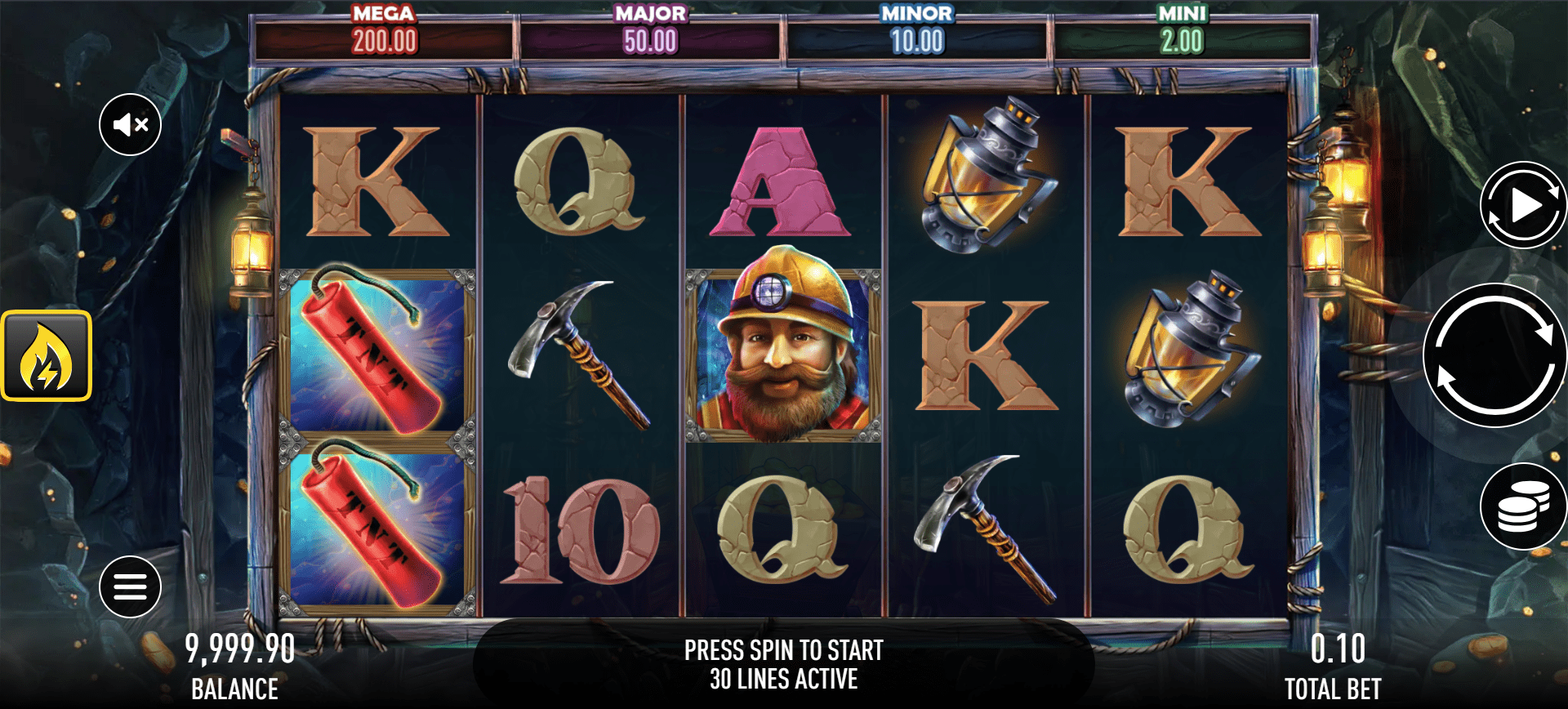Activate the yellow flame feature button
Viewport: 1568px width, 709px height.
click(47, 356)
